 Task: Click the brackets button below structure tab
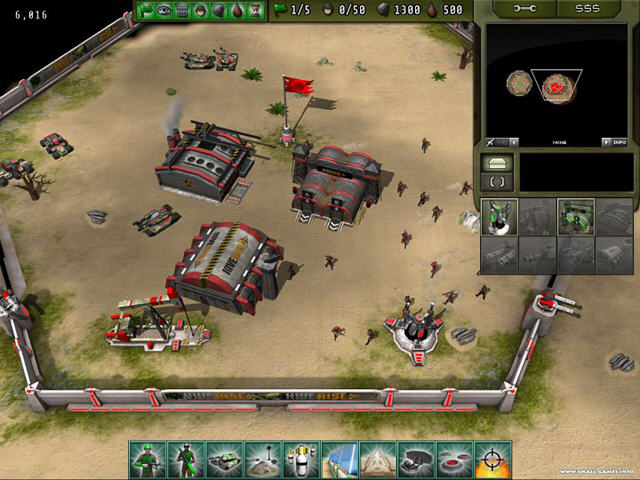[x=497, y=181]
